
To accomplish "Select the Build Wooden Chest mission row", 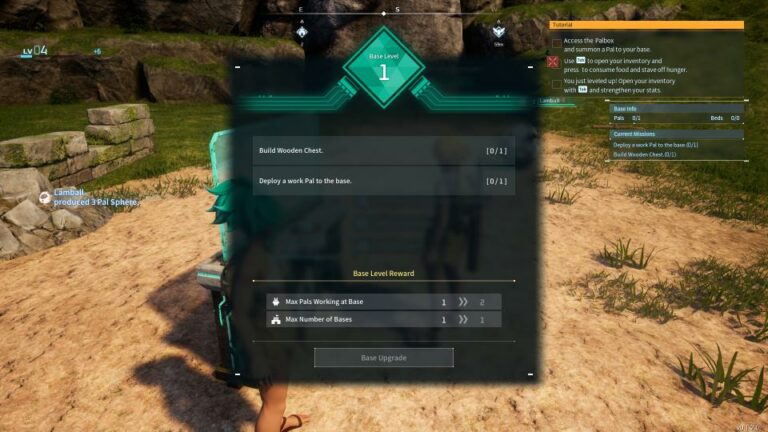I will coord(384,151).
